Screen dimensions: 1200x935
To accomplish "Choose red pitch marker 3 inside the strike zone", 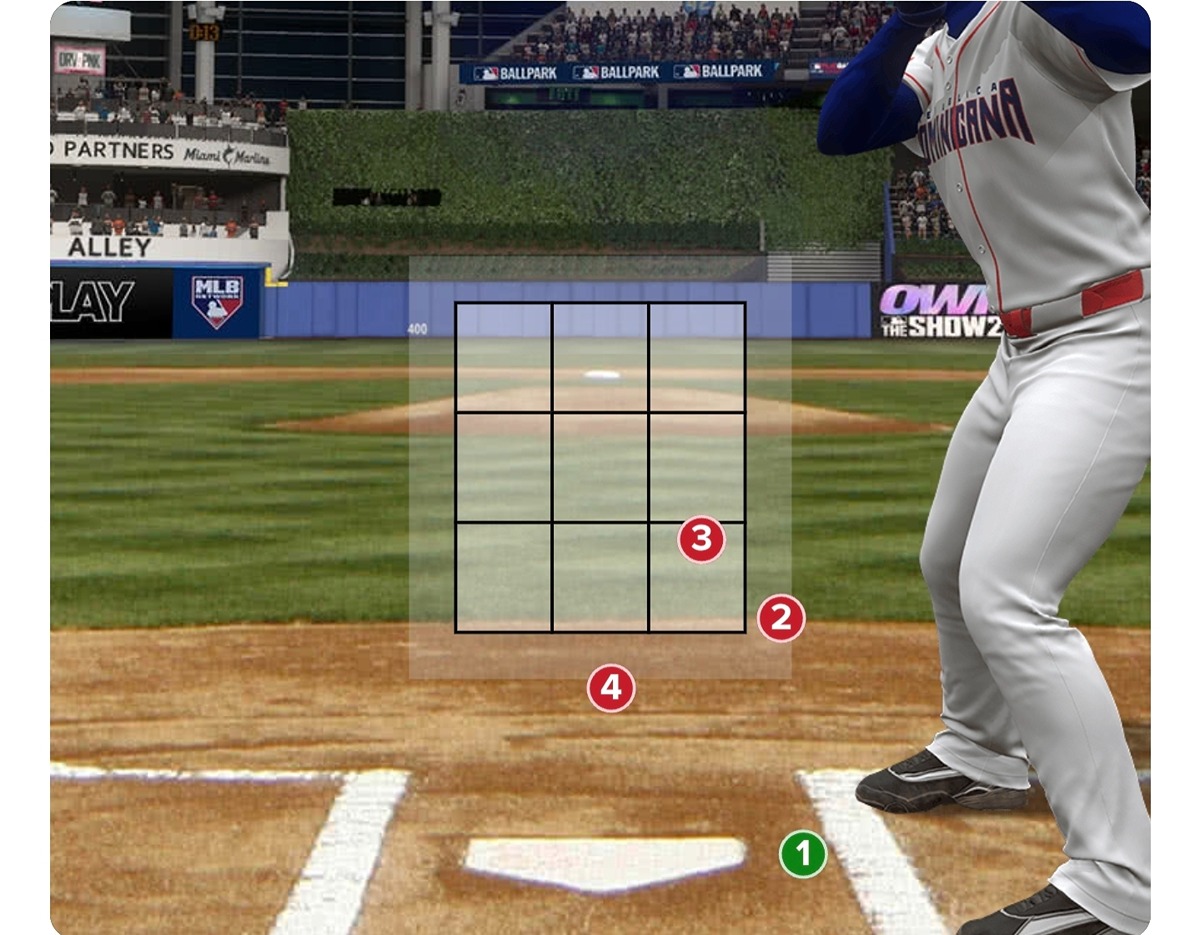I will pyautogui.click(x=701, y=539).
